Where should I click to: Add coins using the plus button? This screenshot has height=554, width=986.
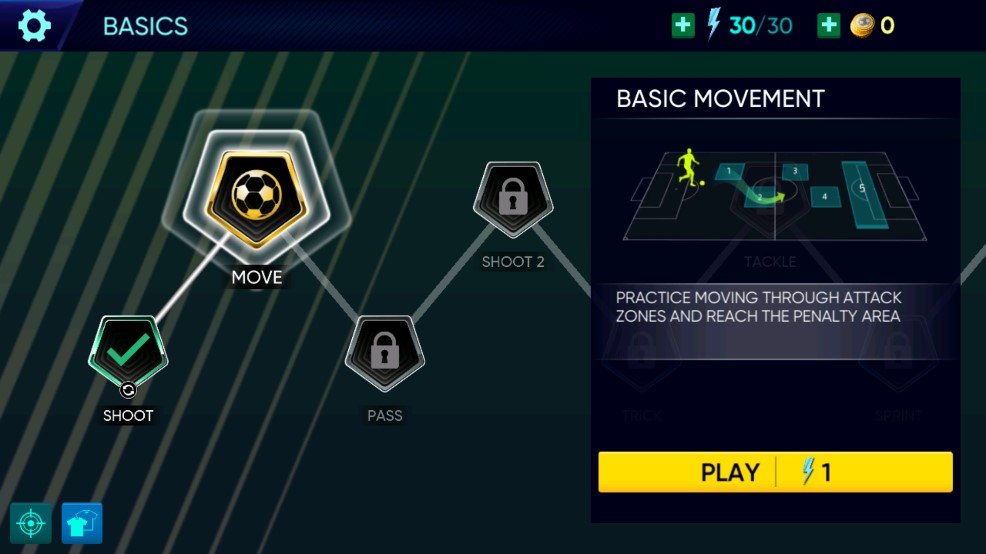tap(829, 26)
